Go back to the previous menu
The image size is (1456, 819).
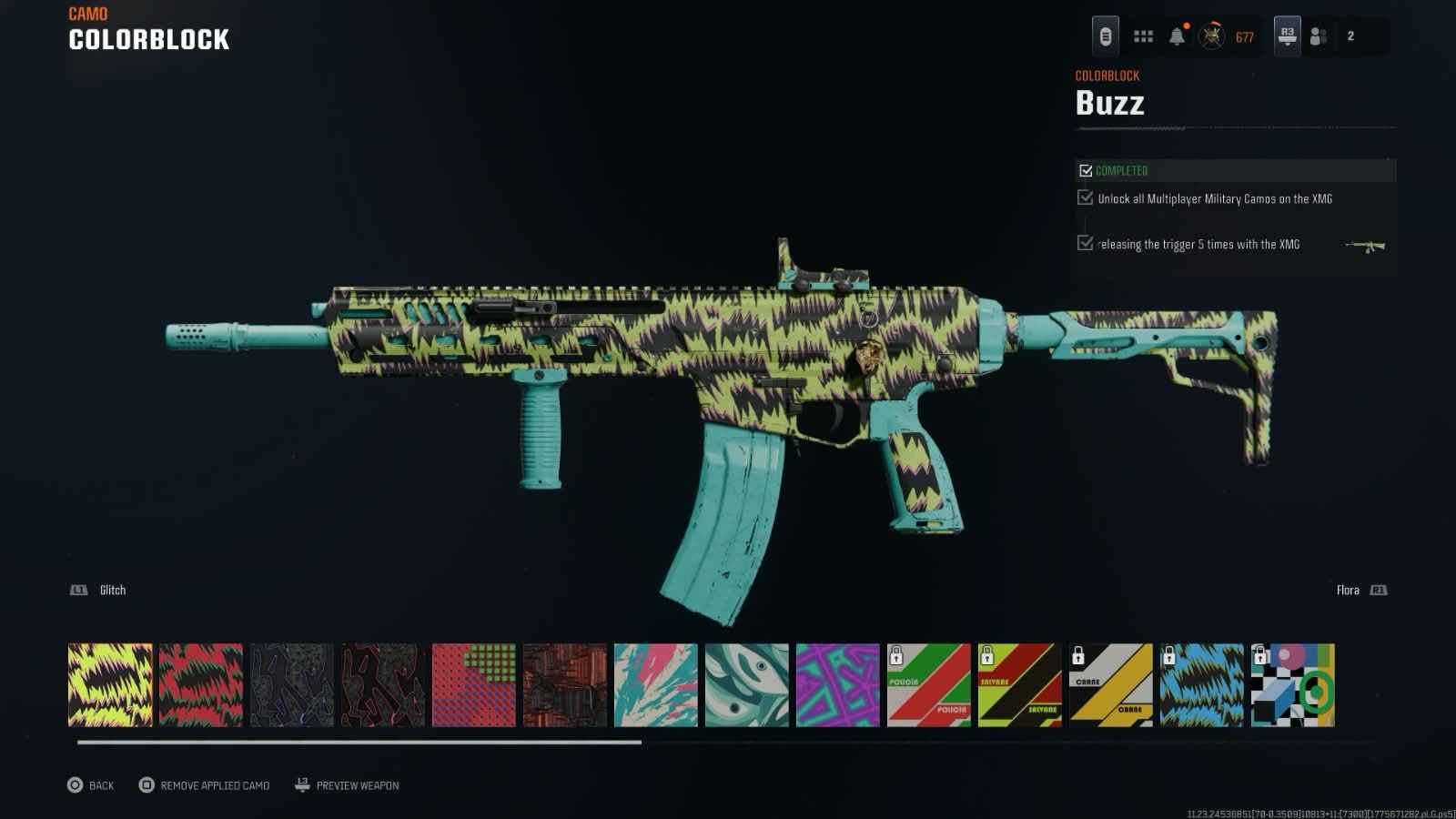90,785
